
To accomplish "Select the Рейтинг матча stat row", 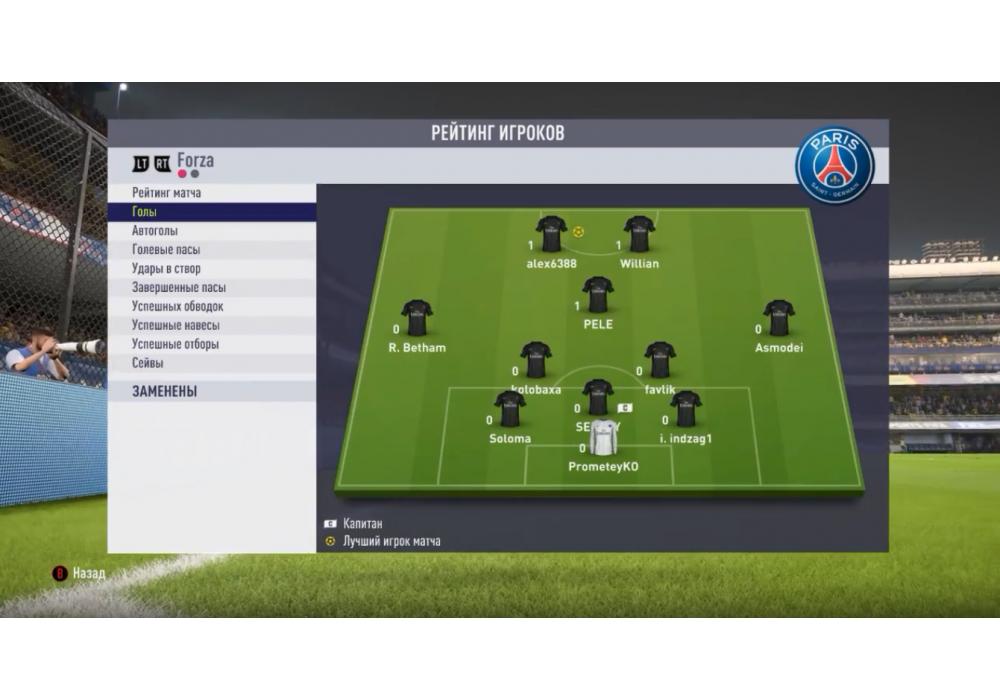I will (x=212, y=193).
